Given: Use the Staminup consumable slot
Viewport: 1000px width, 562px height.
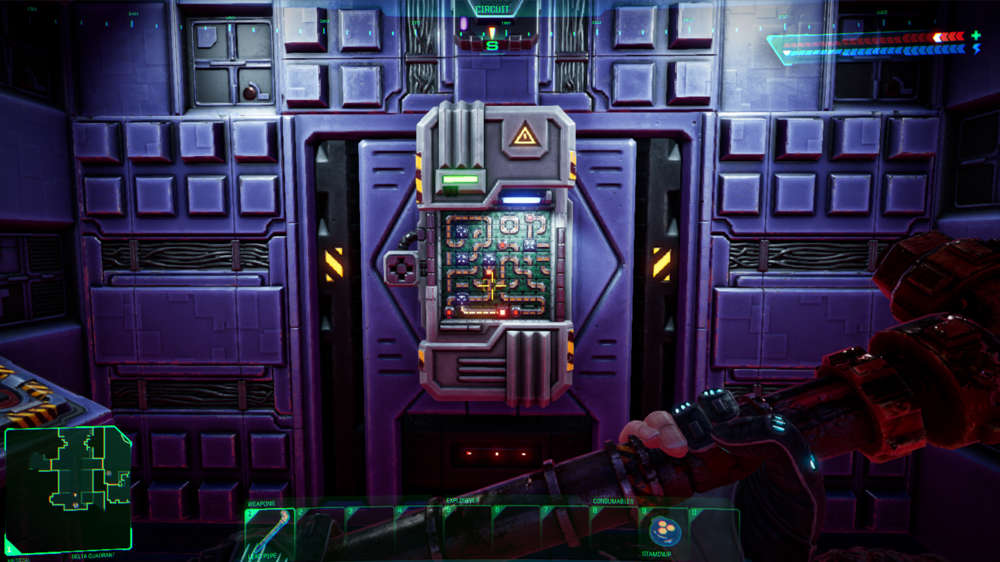Looking at the screenshot, I should point(662,529).
